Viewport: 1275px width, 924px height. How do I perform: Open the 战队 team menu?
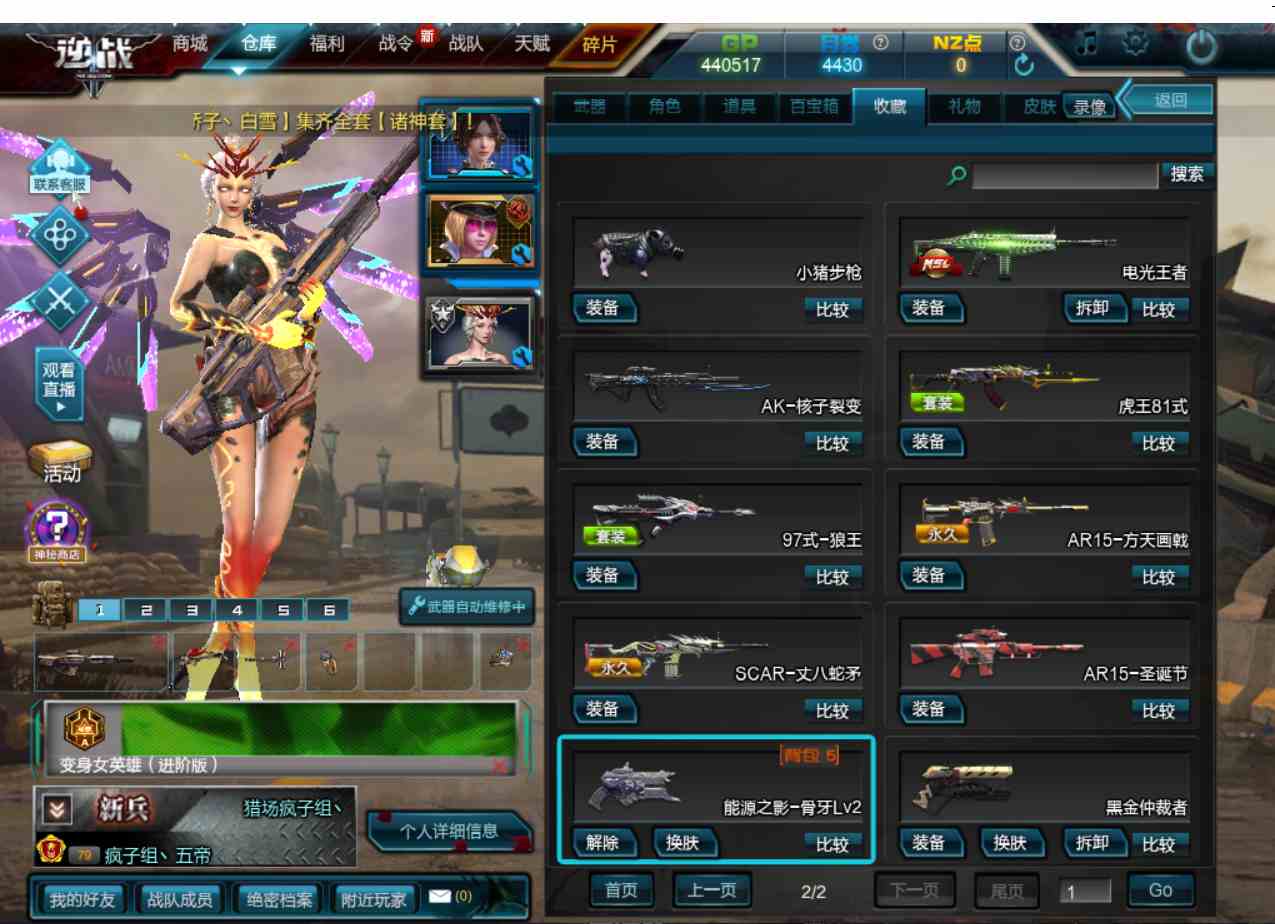coord(465,44)
